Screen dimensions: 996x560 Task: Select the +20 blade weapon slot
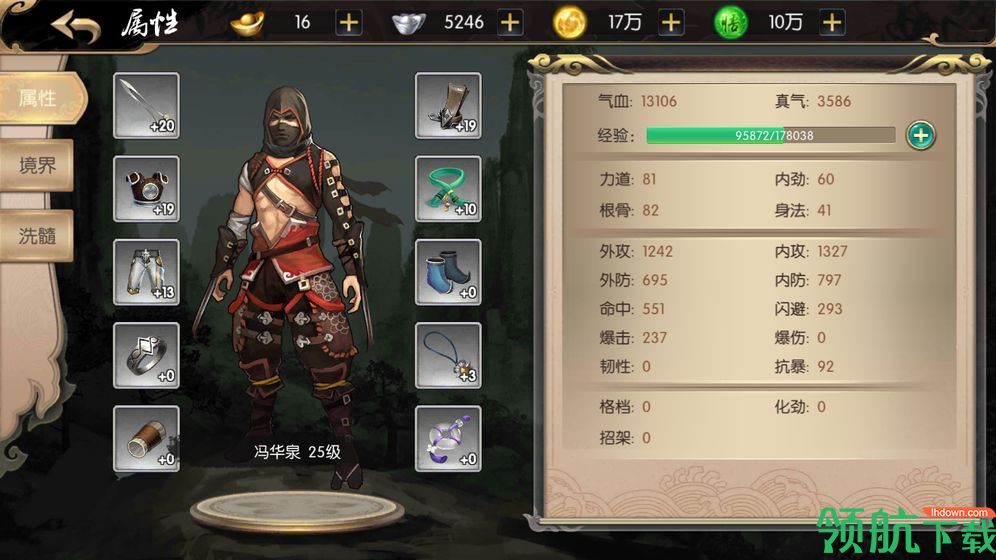coord(147,105)
